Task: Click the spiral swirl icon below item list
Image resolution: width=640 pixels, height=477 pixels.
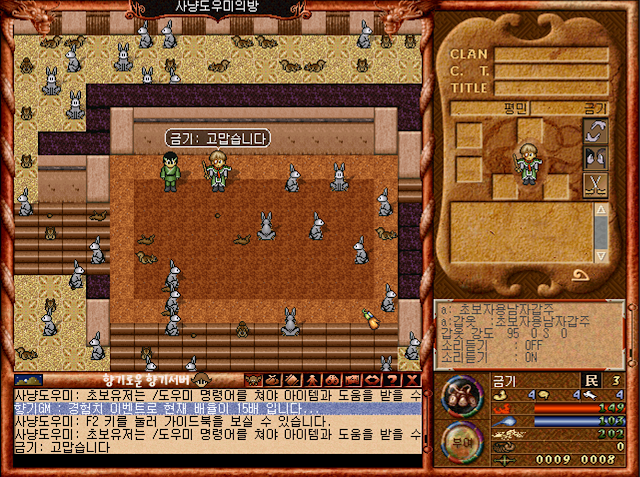Action: pos(579,275)
